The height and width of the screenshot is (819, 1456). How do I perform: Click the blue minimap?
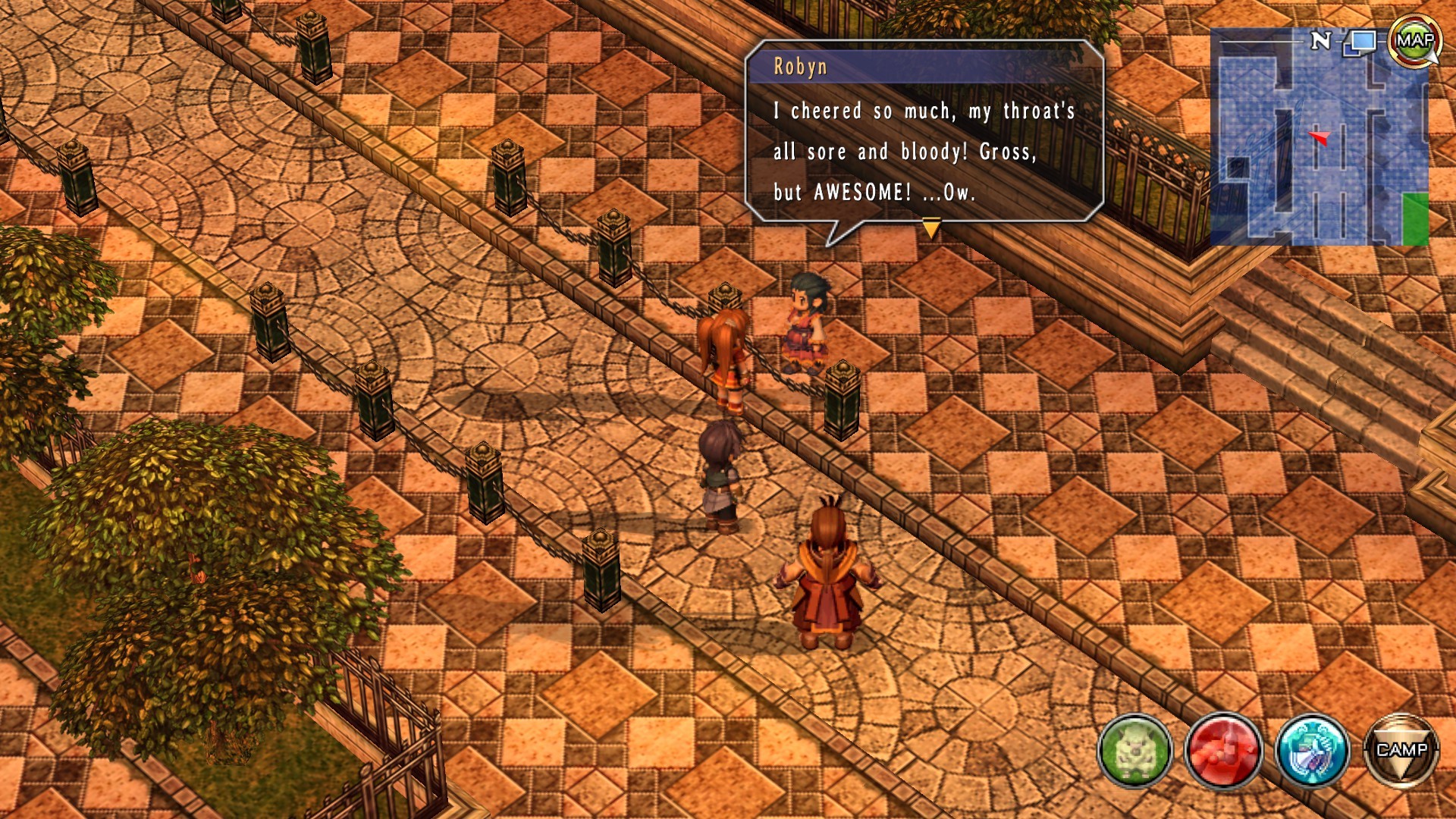coord(1318,144)
